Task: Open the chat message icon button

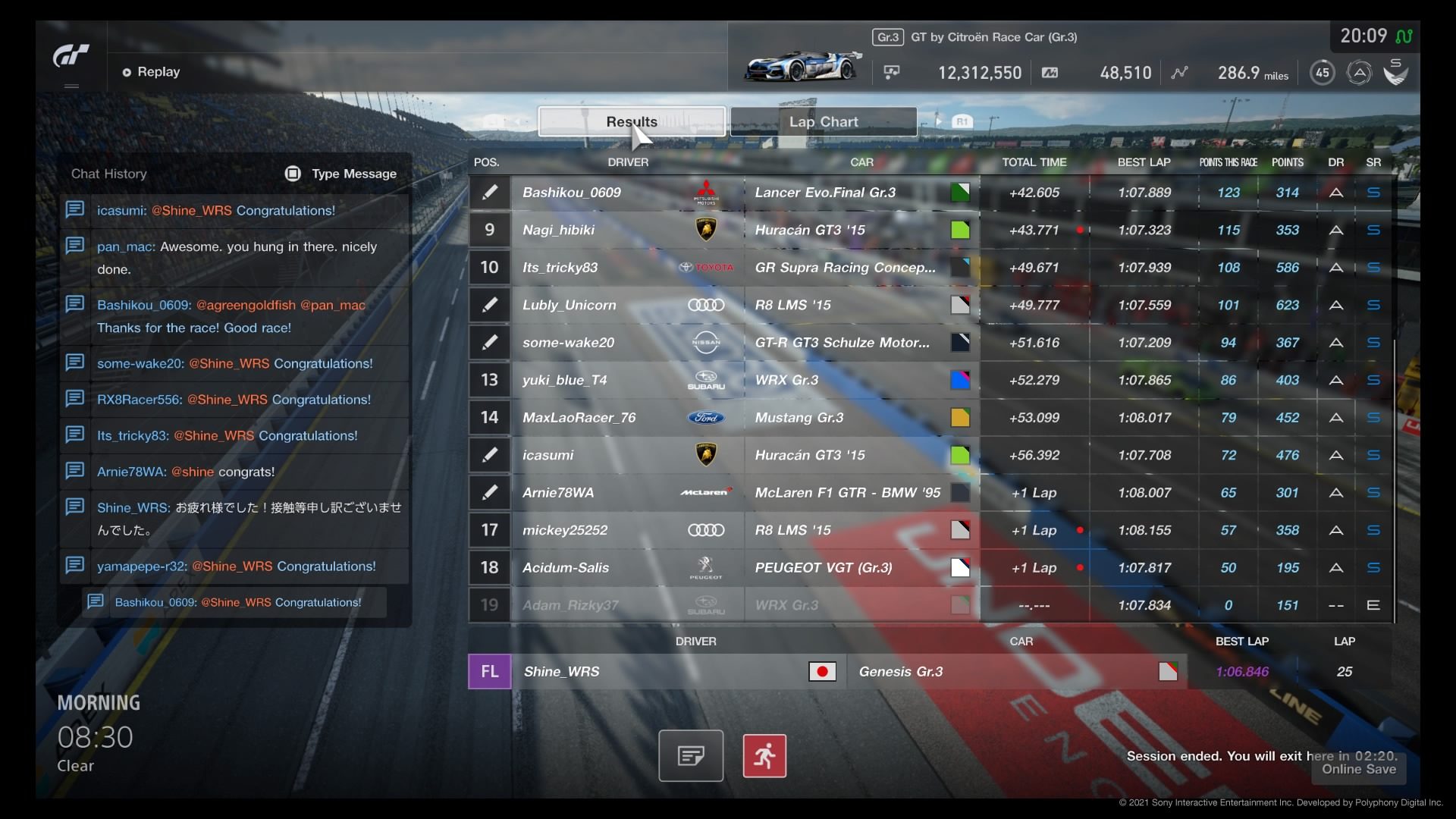Action: click(x=691, y=756)
